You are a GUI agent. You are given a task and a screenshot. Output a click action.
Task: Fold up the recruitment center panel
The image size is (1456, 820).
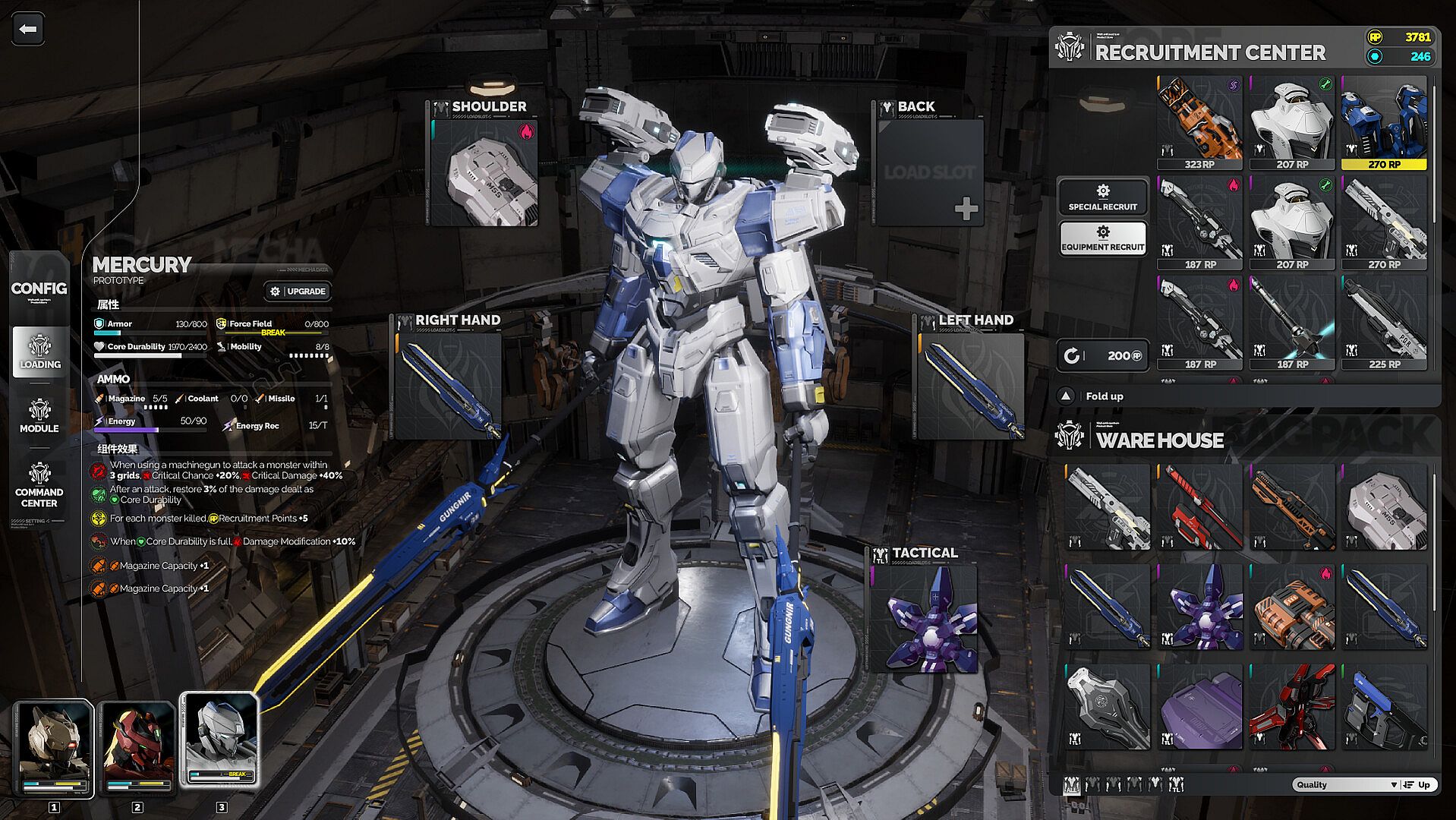click(x=1095, y=396)
